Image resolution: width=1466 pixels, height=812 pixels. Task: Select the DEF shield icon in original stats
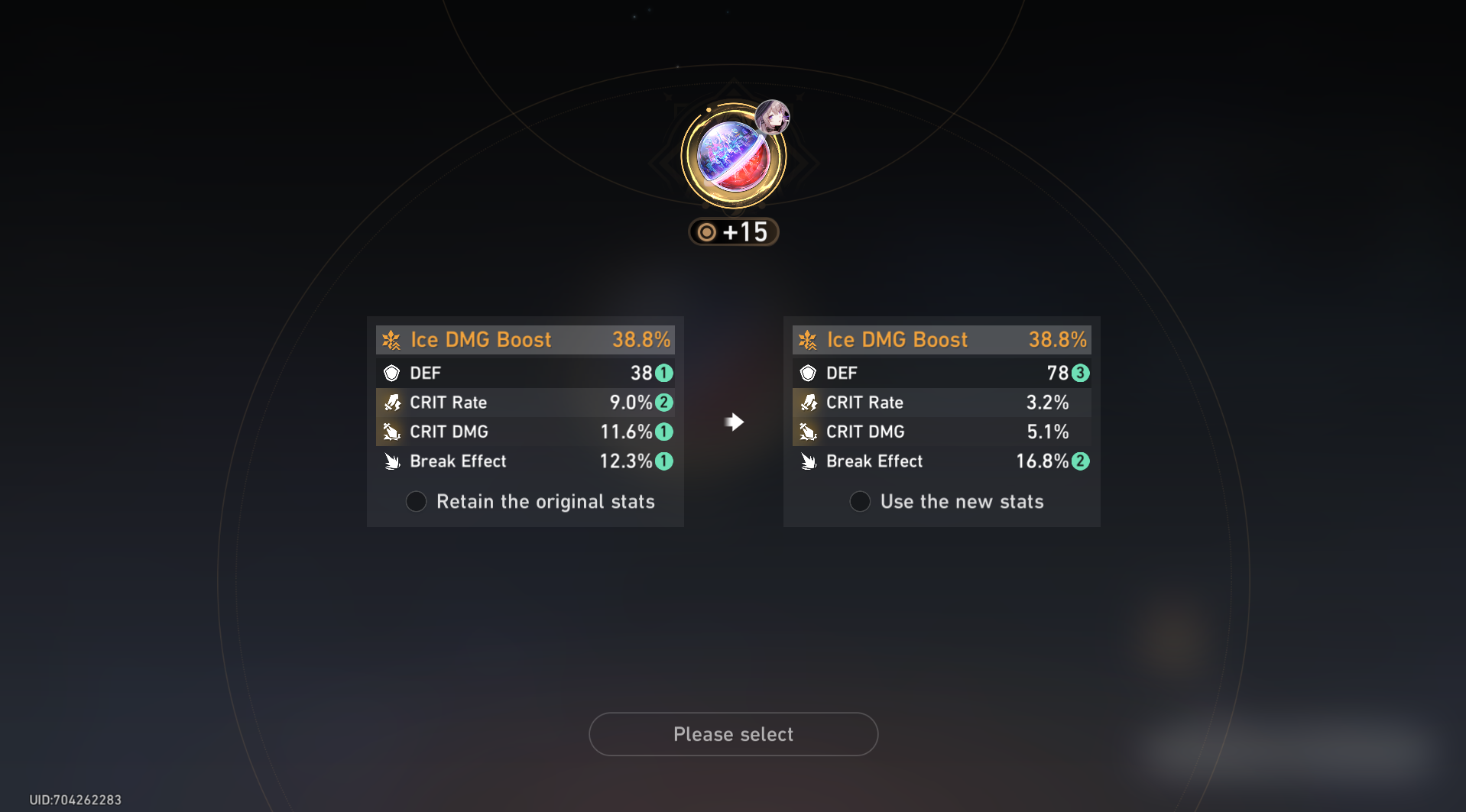click(x=392, y=373)
